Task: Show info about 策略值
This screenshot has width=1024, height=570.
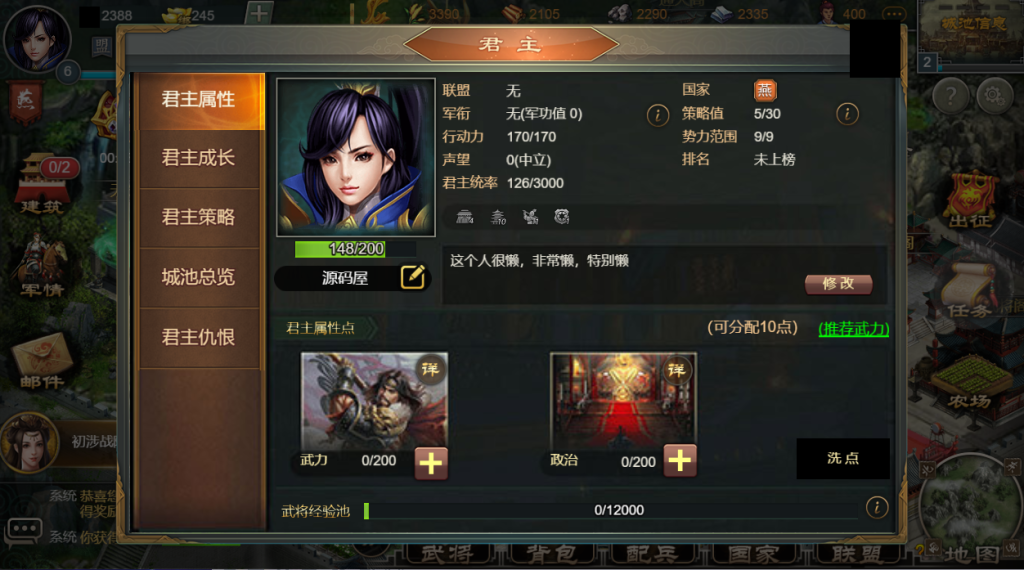Action: [x=847, y=114]
